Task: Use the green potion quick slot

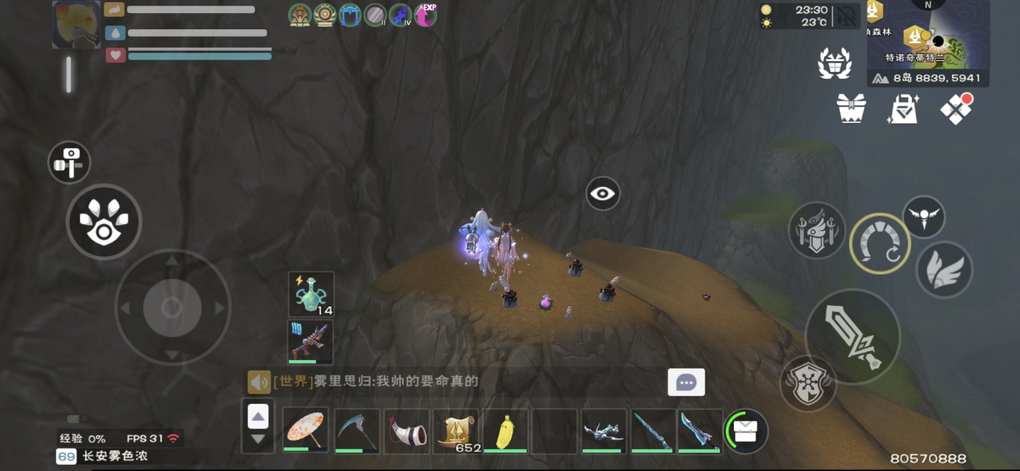Action: click(x=311, y=295)
